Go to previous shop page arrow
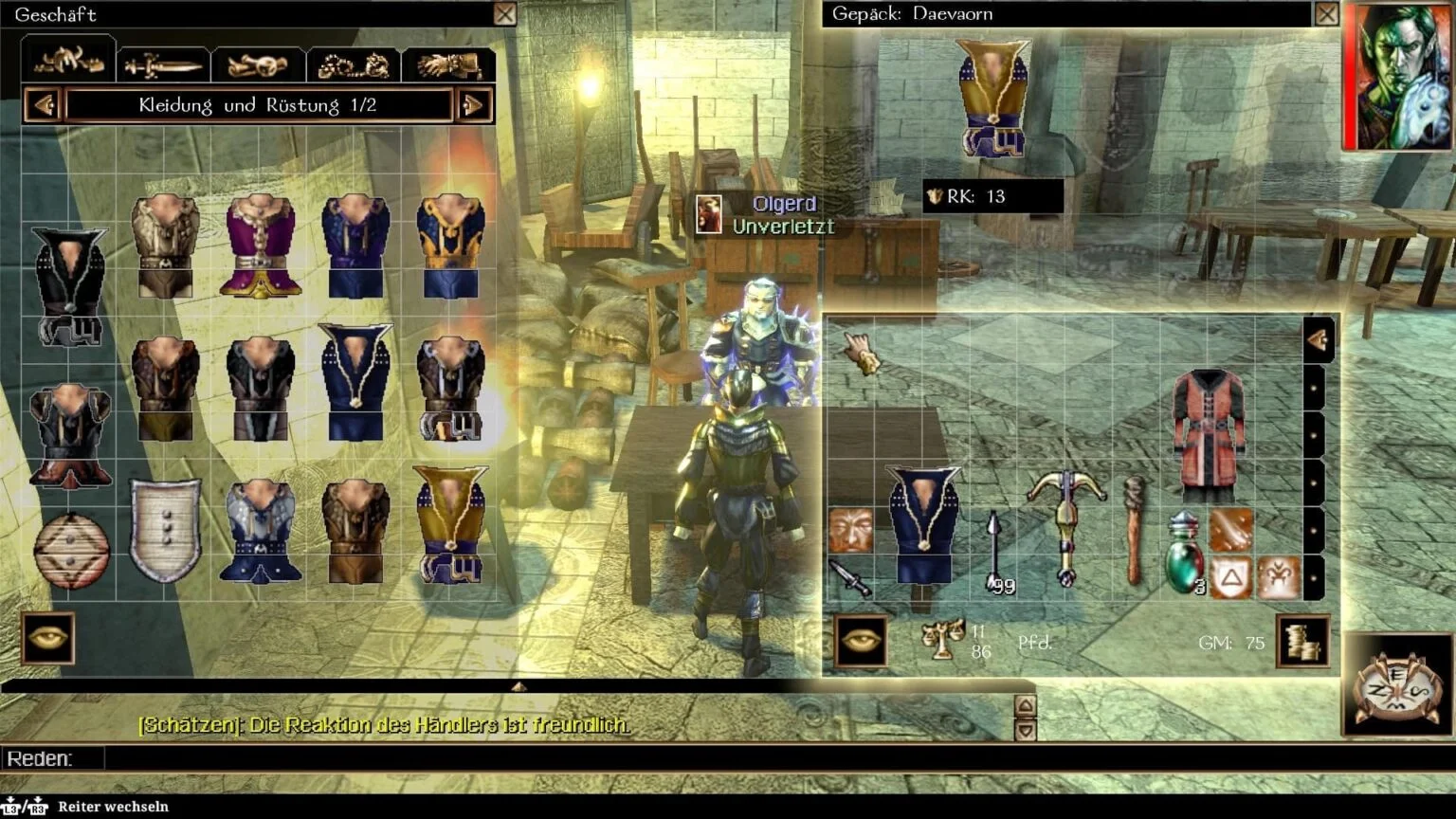This screenshot has width=1456, height=819. [44, 105]
